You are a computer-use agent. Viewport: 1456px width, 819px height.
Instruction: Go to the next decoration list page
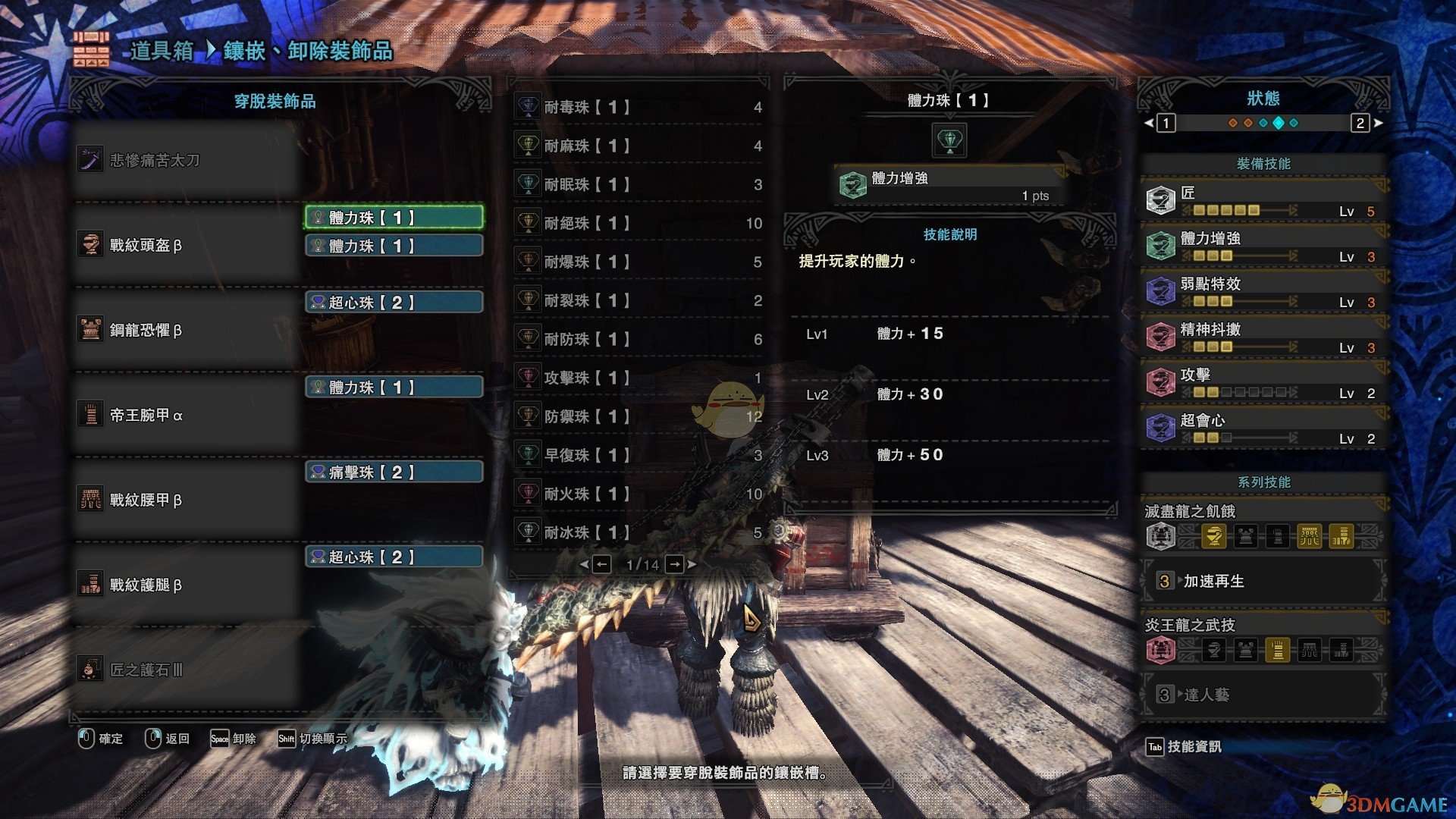tap(674, 564)
